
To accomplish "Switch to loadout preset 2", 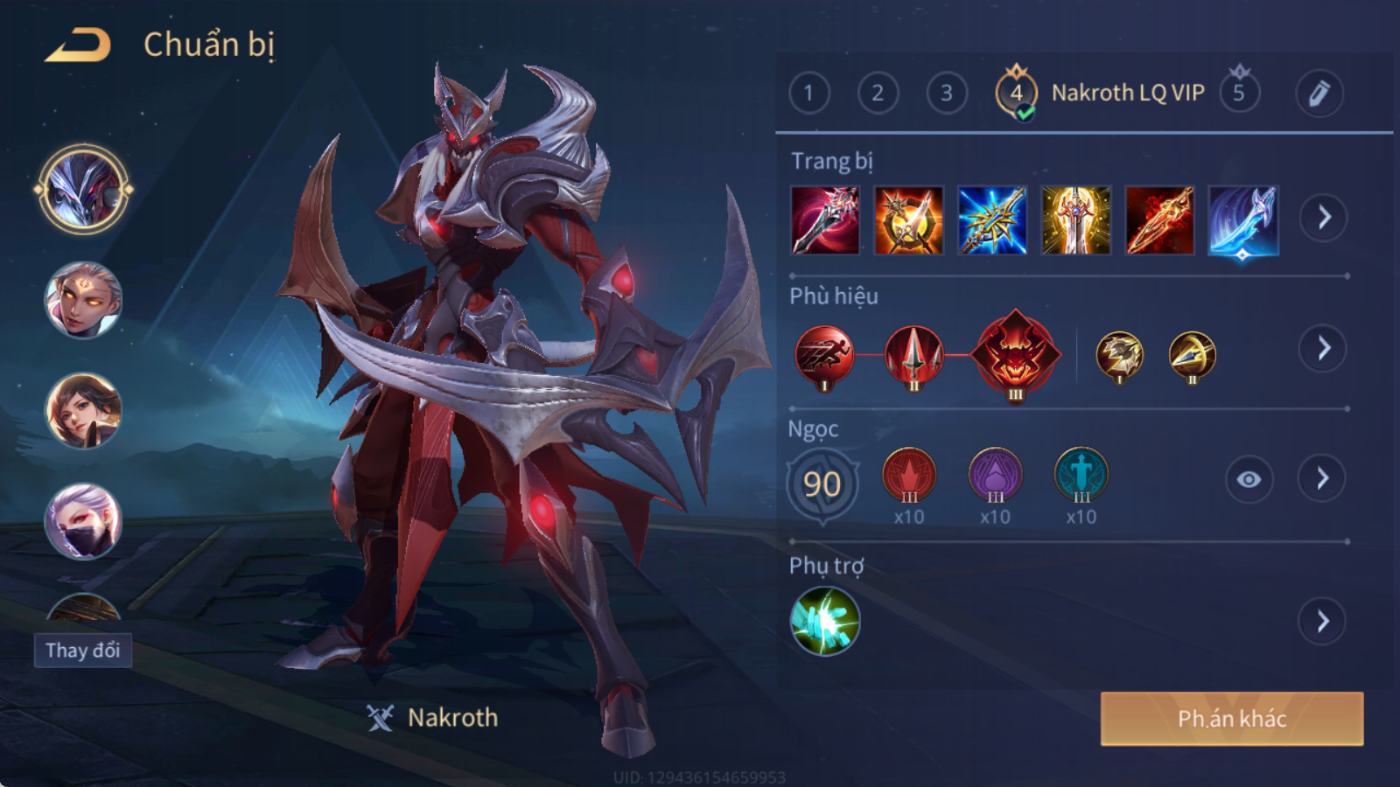I will [x=877, y=94].
